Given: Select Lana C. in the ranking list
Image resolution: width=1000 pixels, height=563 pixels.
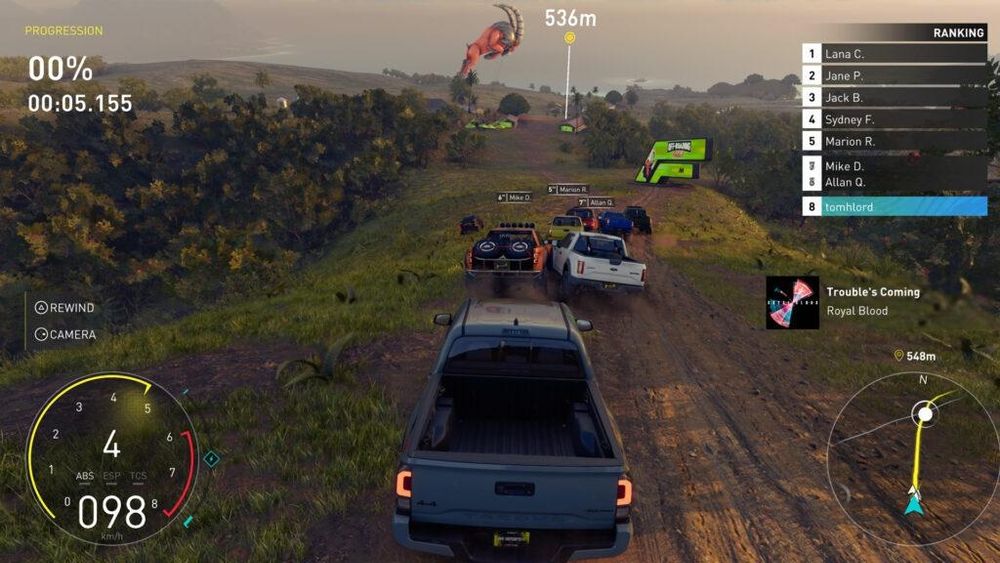Looking at the screenshot, I should (894, 54).
